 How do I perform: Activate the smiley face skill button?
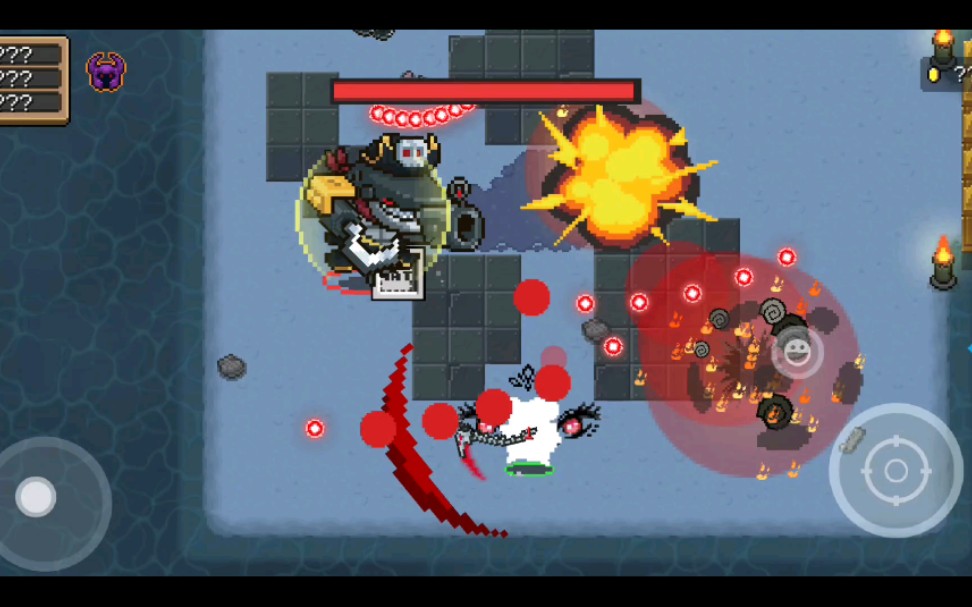click(x=798, y=351)
